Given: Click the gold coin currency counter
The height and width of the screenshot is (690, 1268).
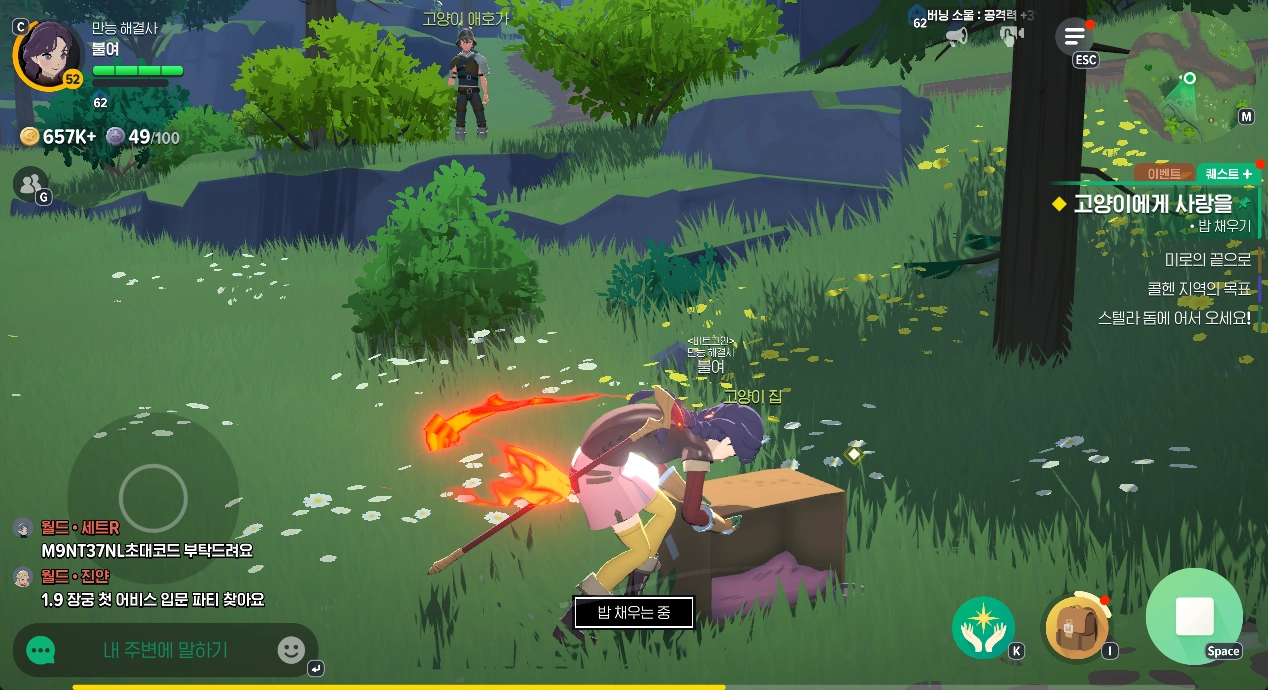Looking at the screenshot, I should coord(58,137).
